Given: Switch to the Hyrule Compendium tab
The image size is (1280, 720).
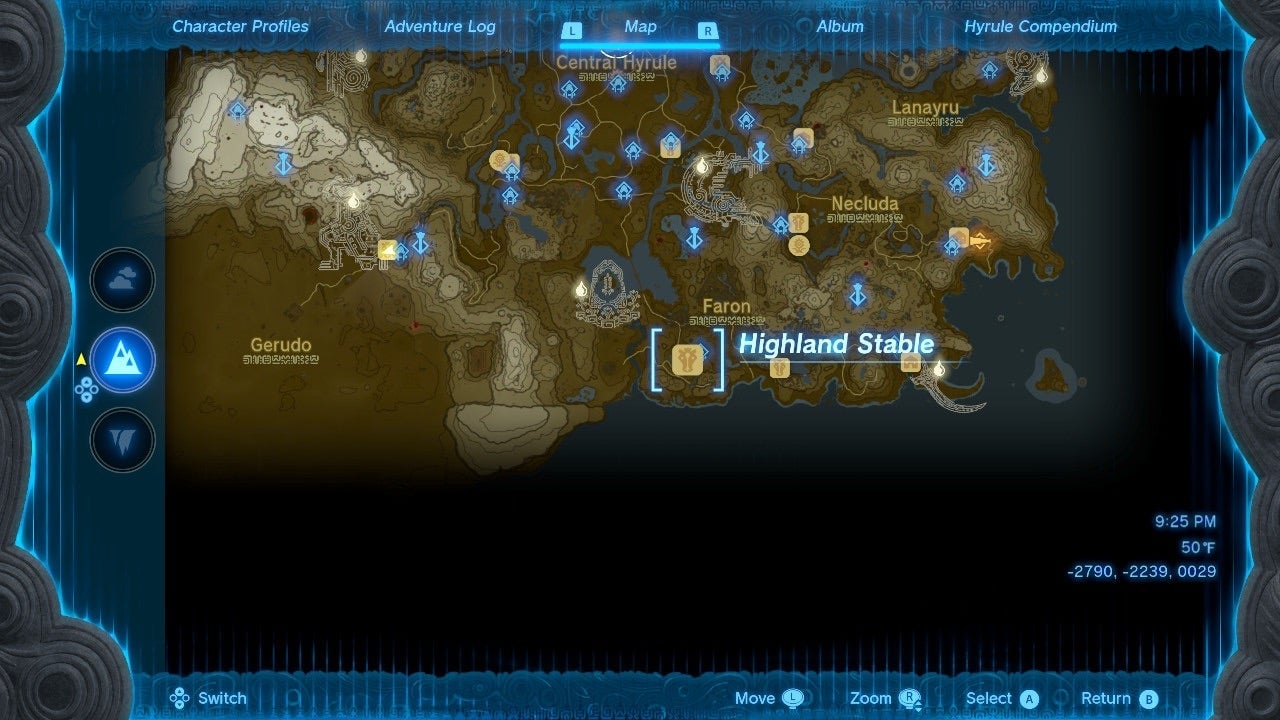Looking at the screenshot, I should coord(1040,26).
